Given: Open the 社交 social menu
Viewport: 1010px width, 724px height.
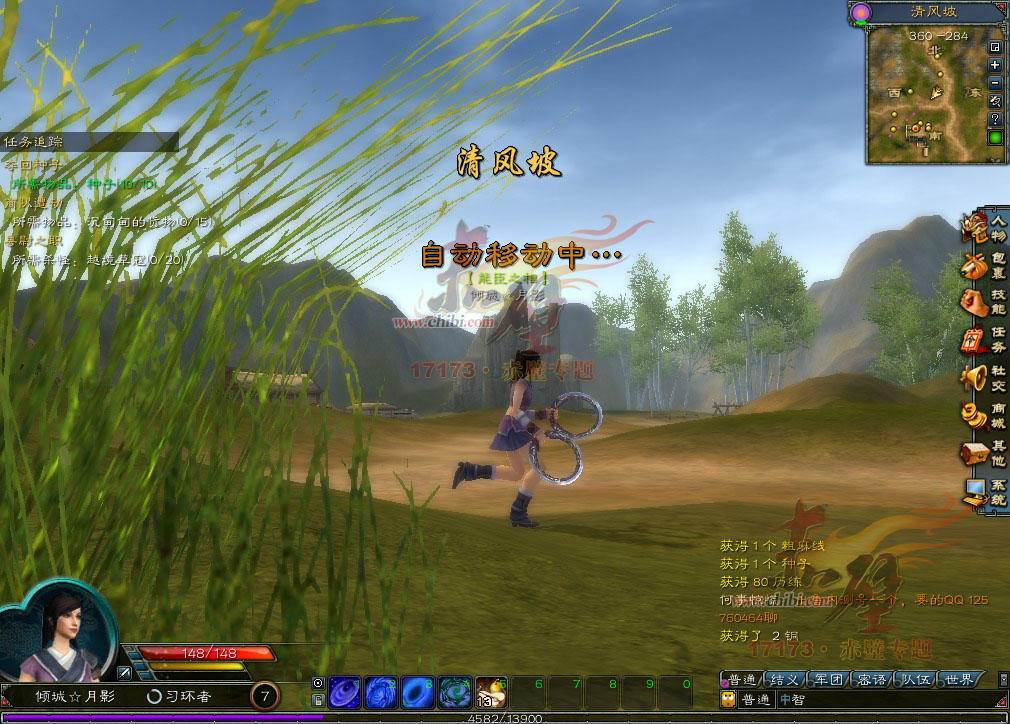Looking at the screenshot, I should [985, 377].
